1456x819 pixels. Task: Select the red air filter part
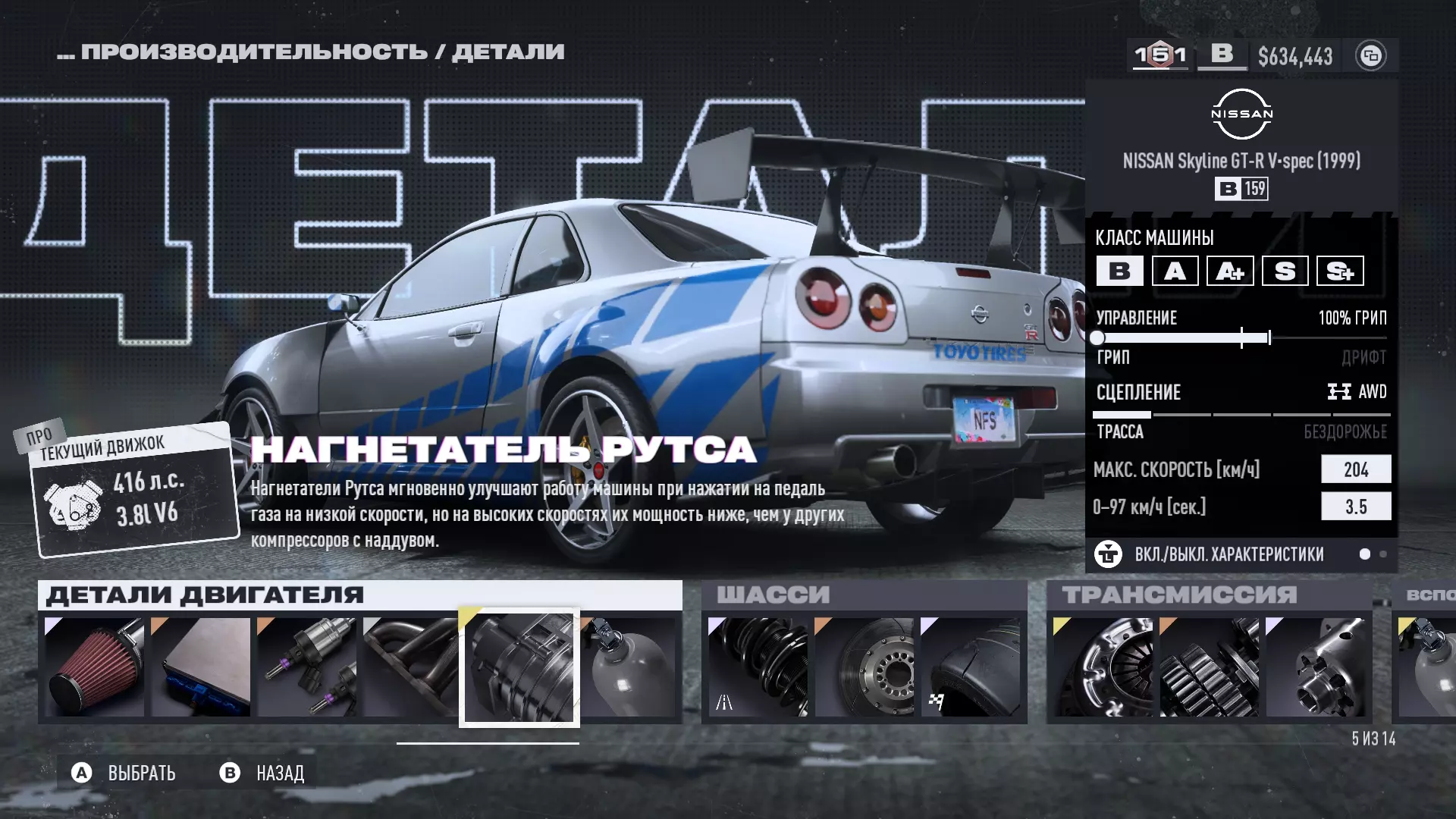tap(95, 667)
